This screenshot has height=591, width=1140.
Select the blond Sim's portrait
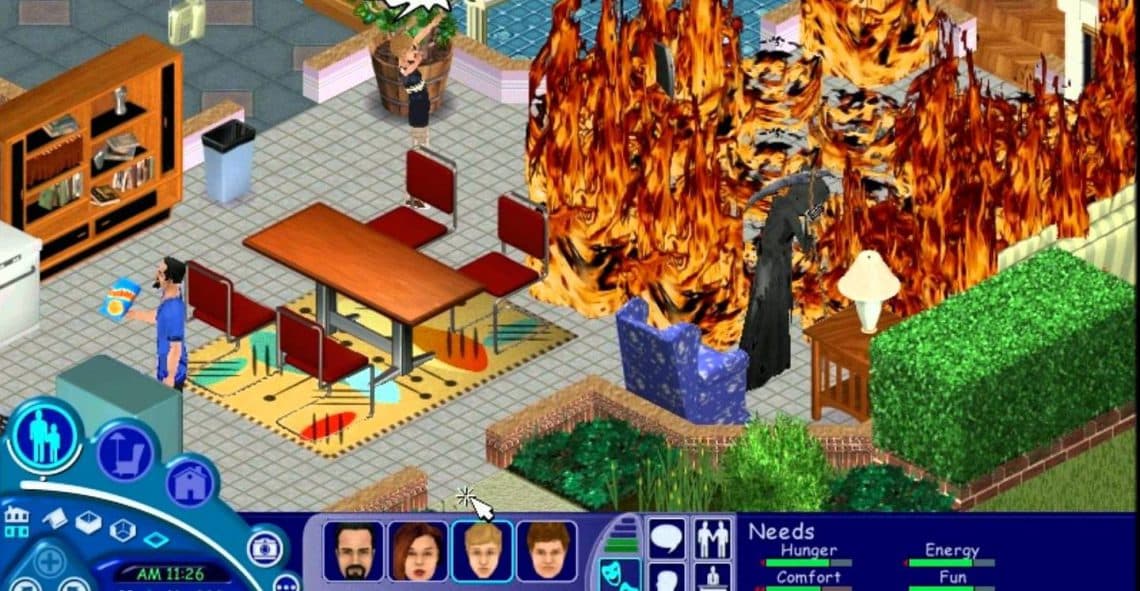coord(482,551)
